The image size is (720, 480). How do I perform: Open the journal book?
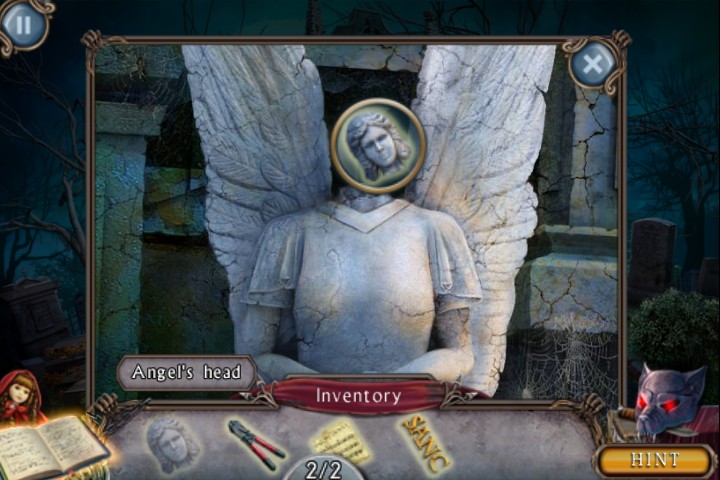pyautogui.click(x=52, y=448)
